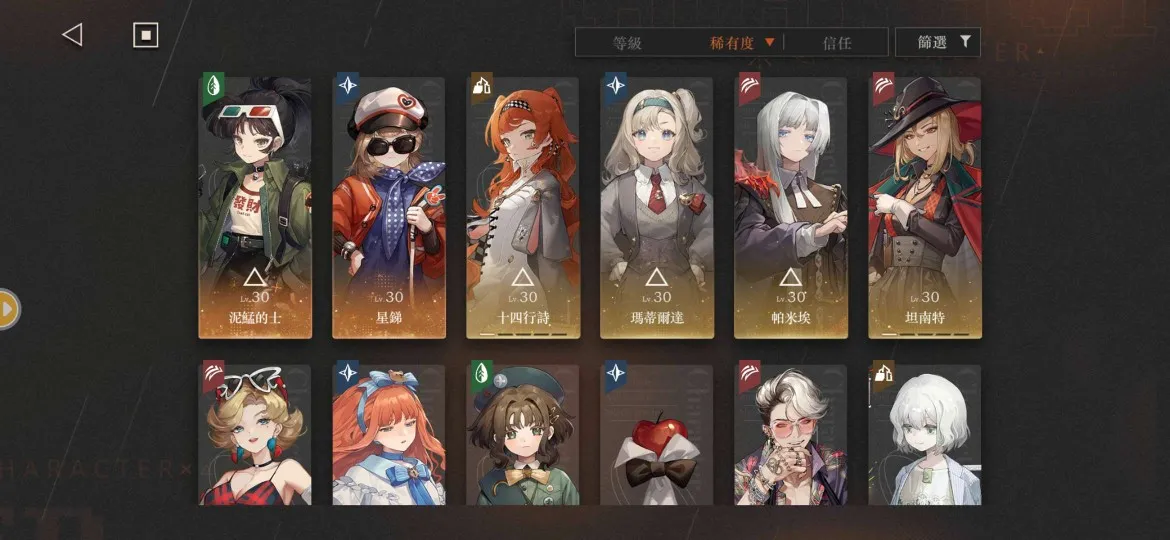Screen dimensions: 1170x540
Task: View the 坦南特 character card
Action: 924,208
